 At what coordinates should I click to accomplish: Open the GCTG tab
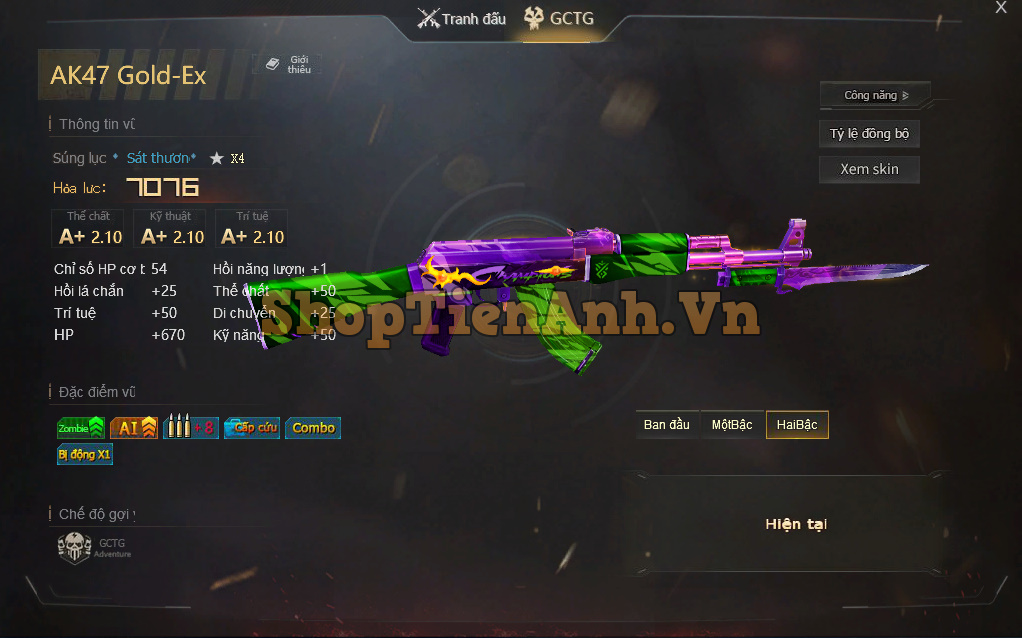click(x=560, y=18)
